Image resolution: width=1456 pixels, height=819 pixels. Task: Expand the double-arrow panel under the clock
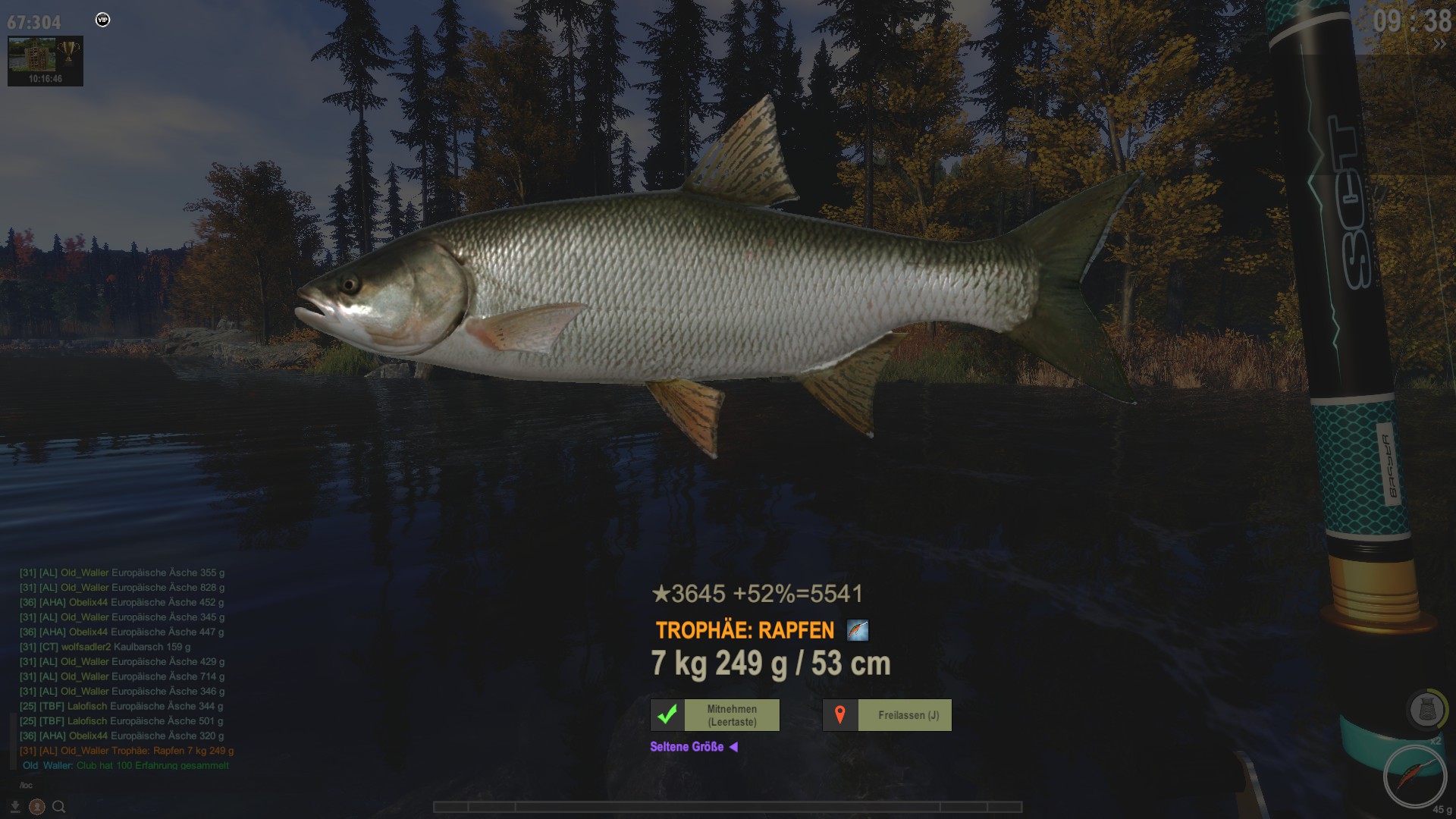point(1439,45)
